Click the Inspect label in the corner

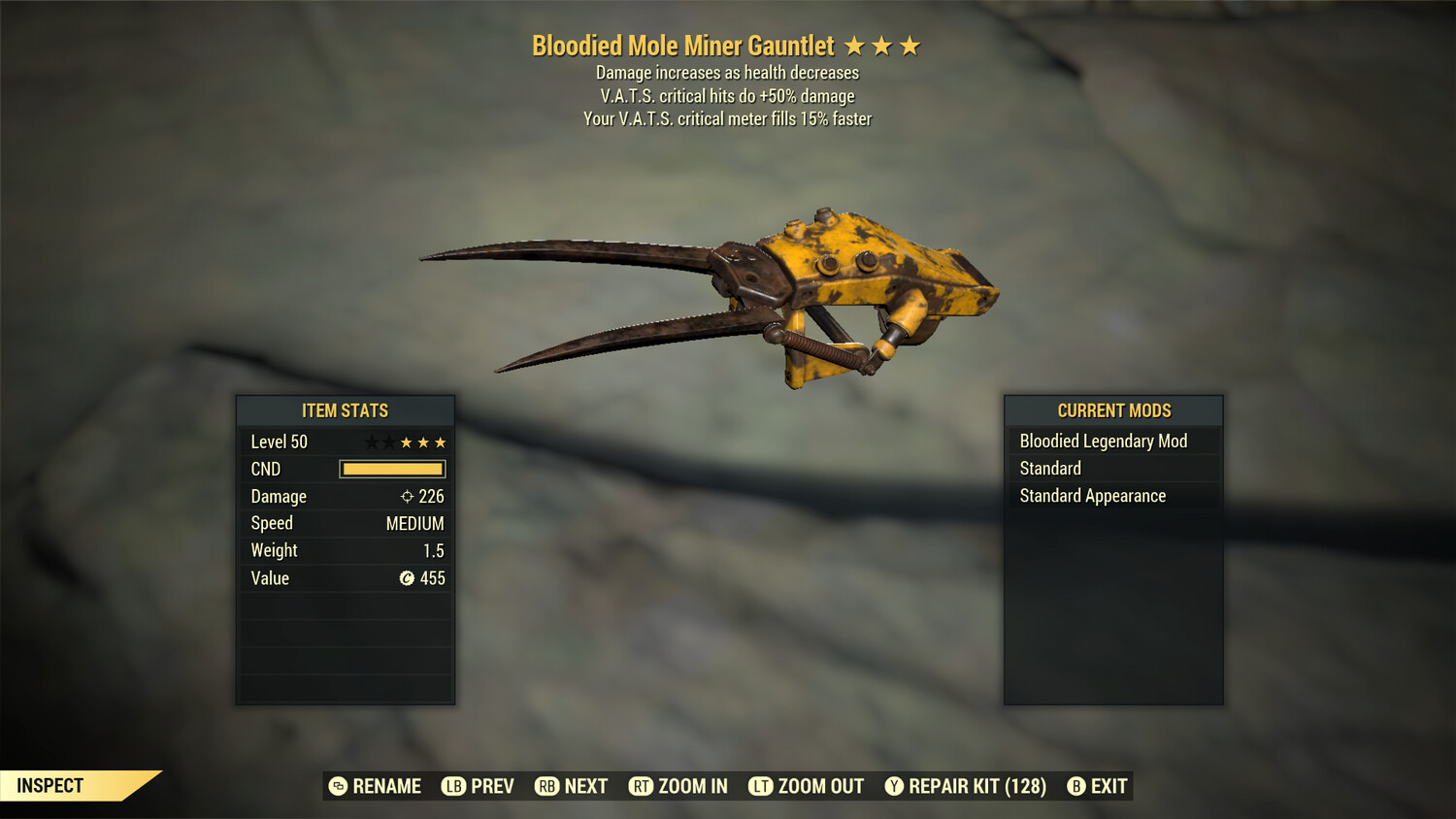[50, 785]
